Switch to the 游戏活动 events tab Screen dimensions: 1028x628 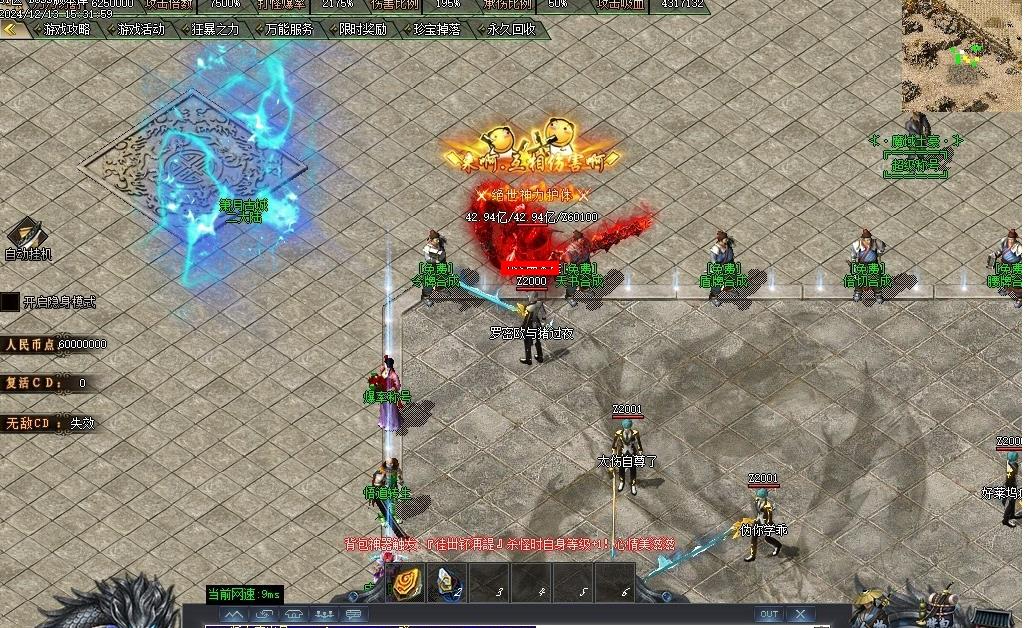(x=141, y=30)
